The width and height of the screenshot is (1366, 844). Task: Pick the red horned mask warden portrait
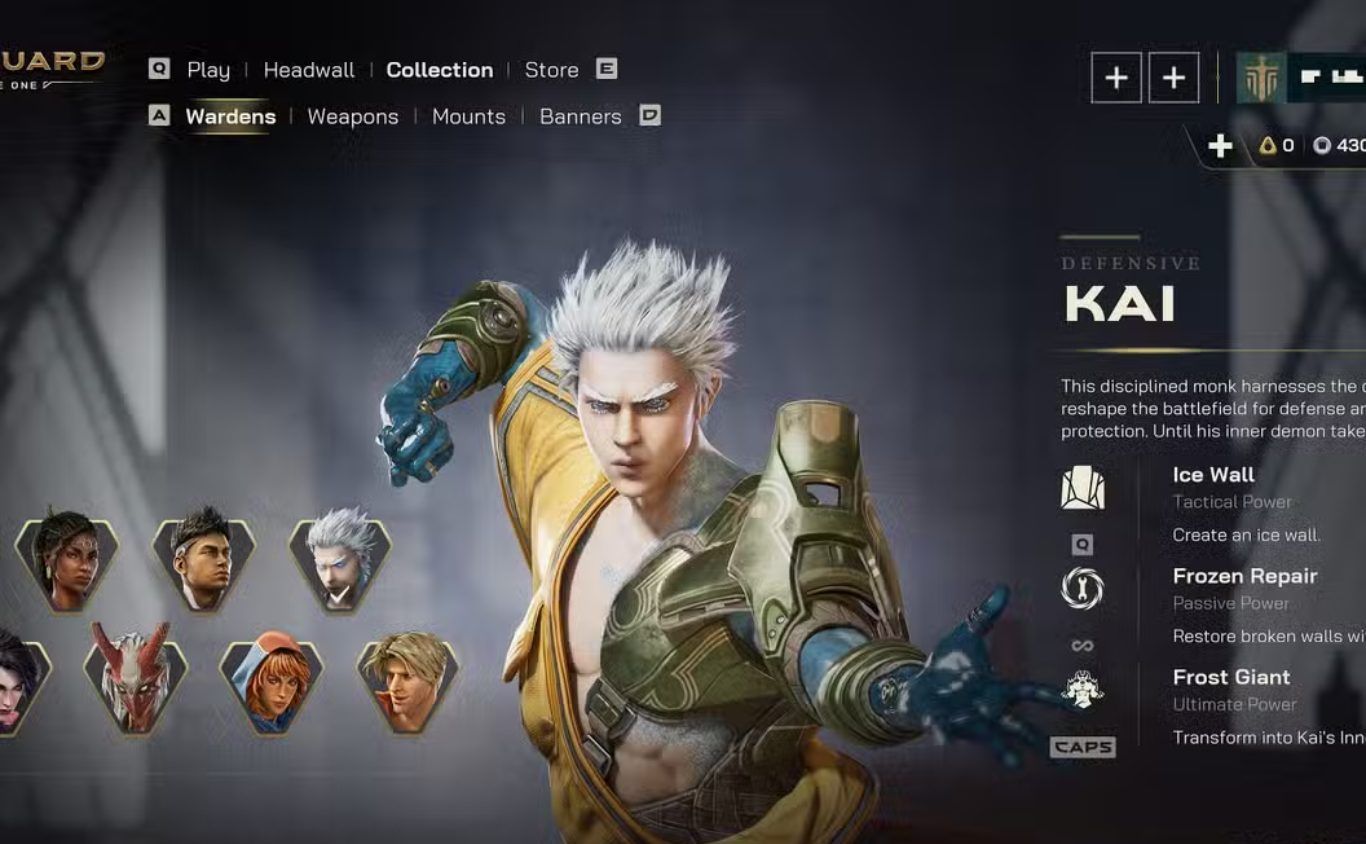[135, 680]
